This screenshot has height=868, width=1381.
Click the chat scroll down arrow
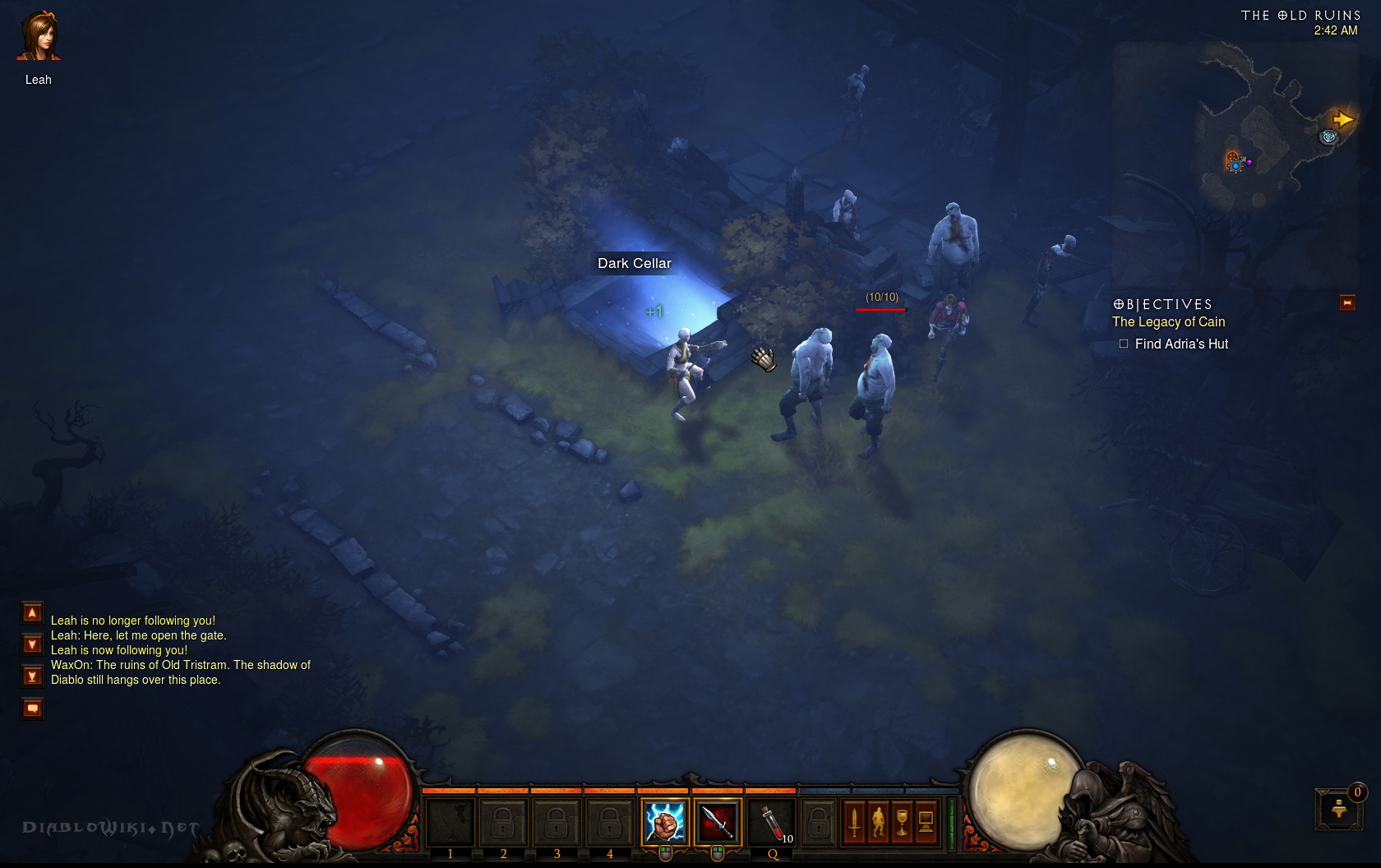(x=32, y=644)
